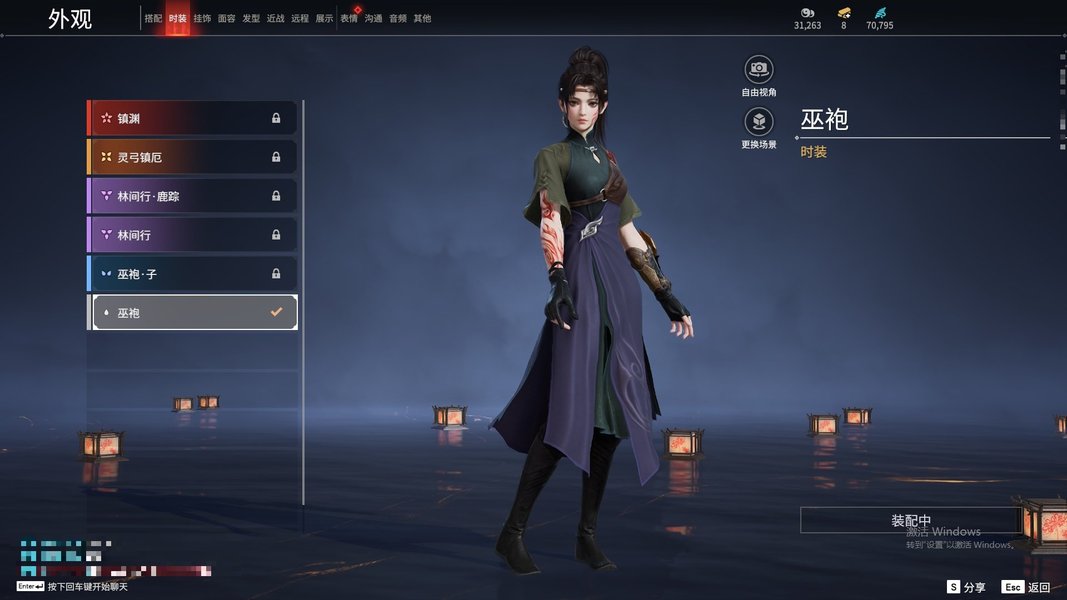The height and width of the screenshot is (600, 1067).
Task: Open the 分享 share option
Action: point(966,587)
